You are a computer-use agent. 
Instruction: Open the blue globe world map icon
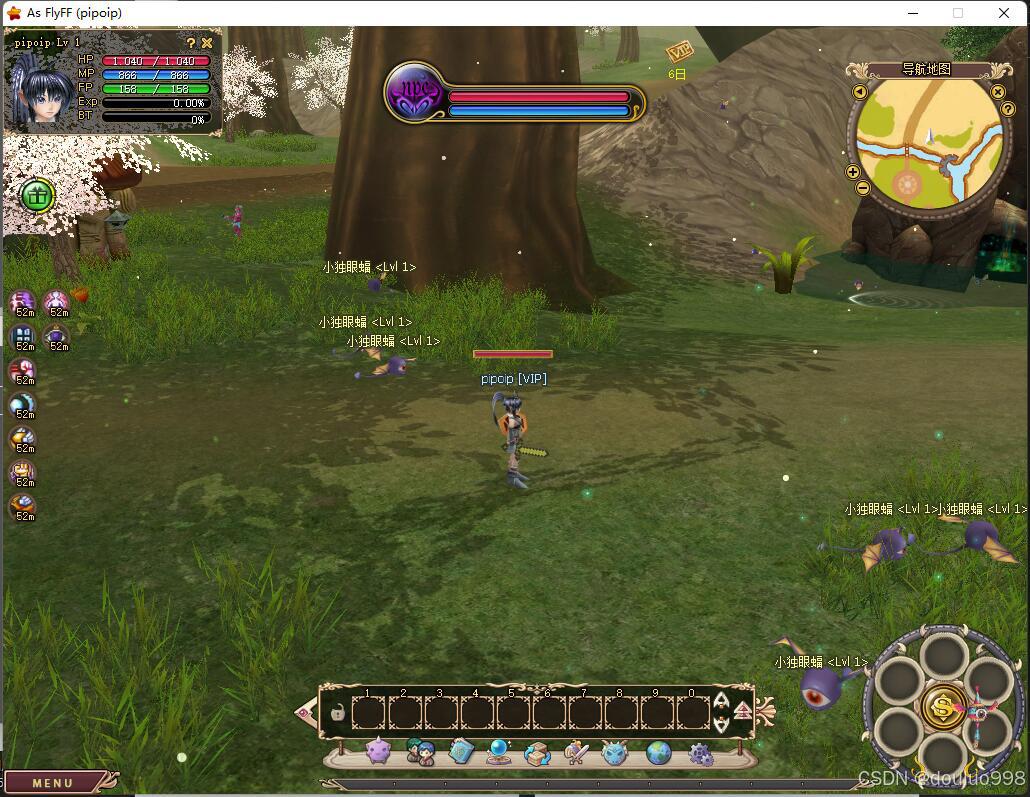pos(658,752)
